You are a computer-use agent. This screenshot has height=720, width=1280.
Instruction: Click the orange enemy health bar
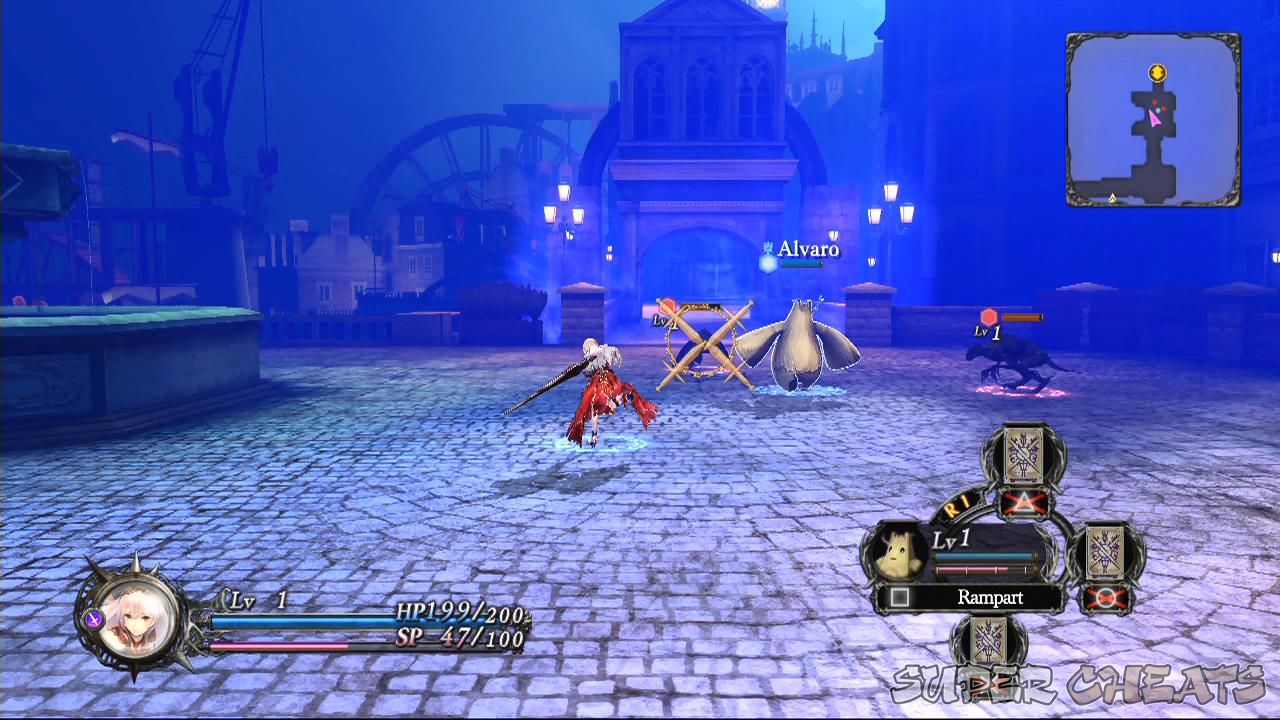pyautogui.click(x=1022, y=317)
